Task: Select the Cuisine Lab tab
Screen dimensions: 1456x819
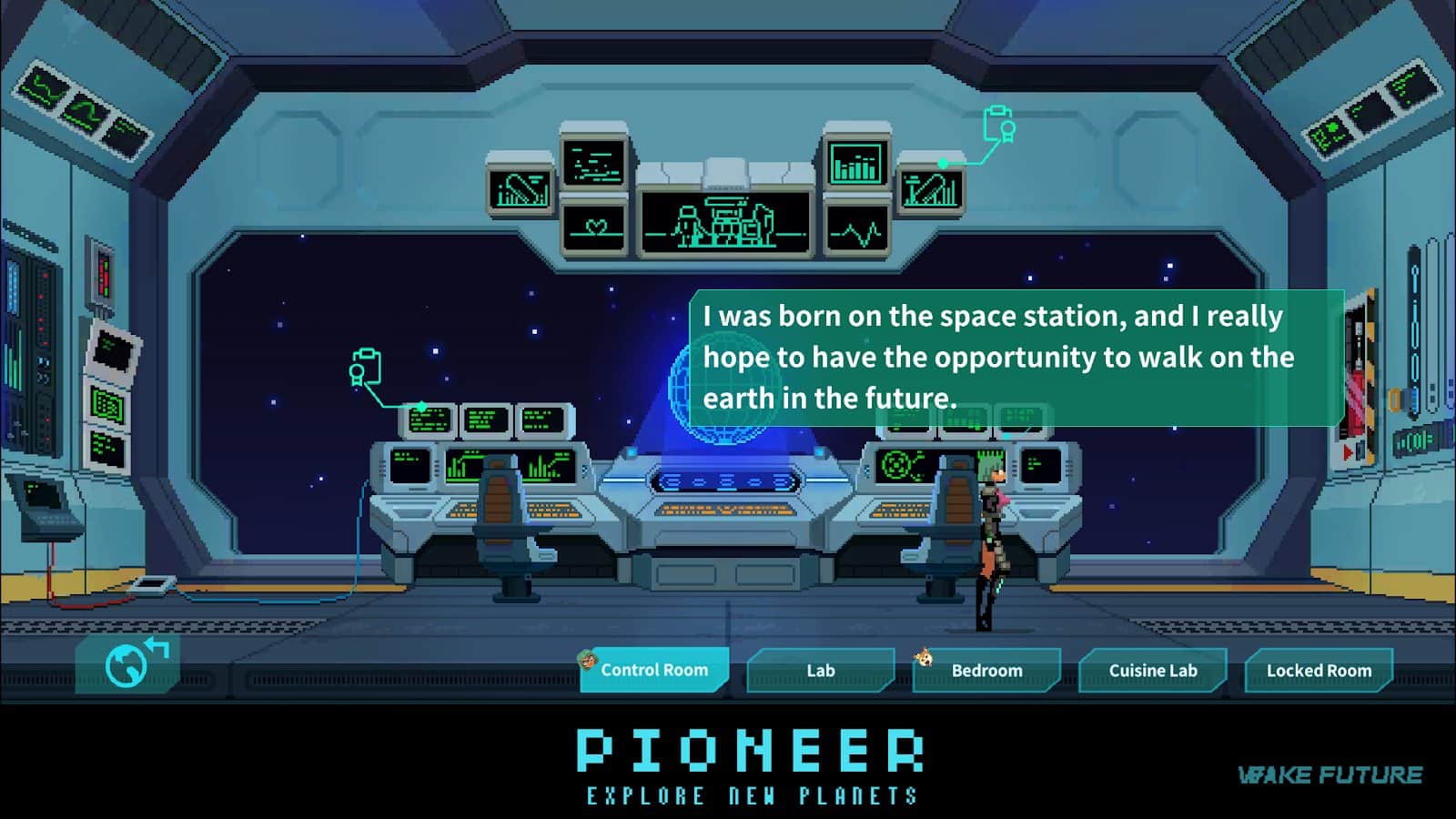Action: pos(1152,671)
